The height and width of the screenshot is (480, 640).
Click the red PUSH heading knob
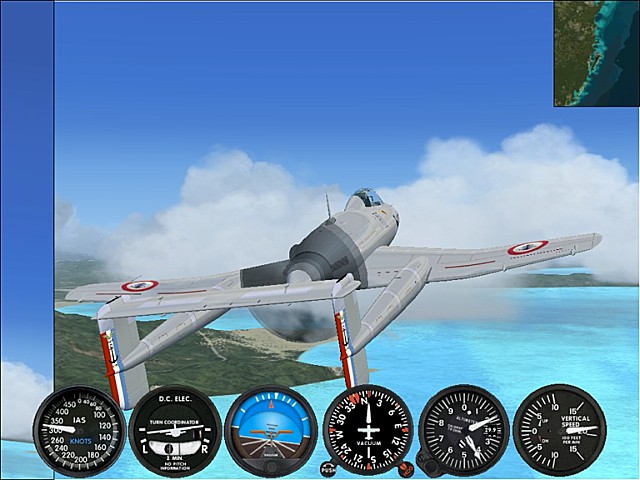click(329, 467)
